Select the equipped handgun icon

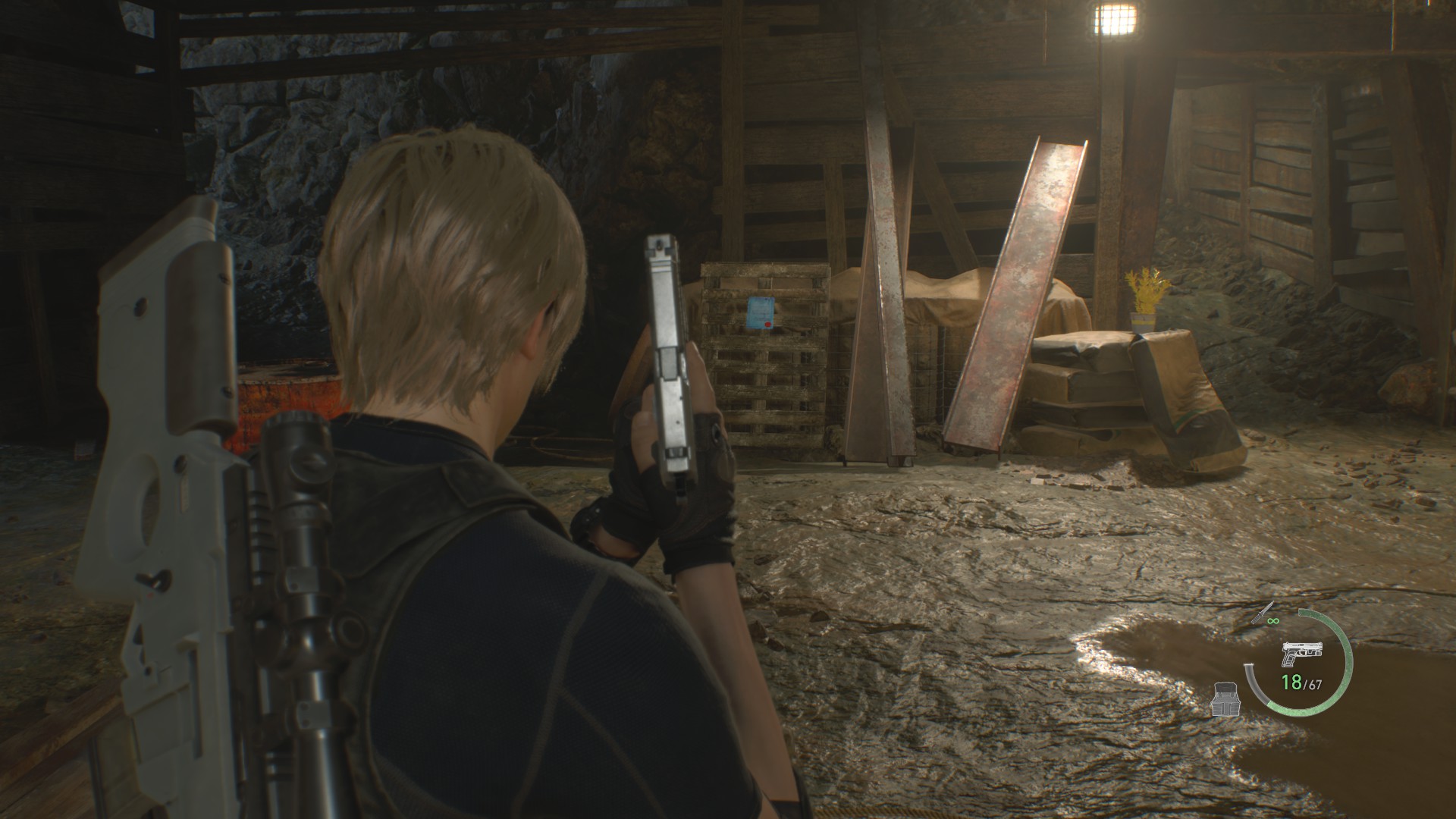(x=1301, y=653)
